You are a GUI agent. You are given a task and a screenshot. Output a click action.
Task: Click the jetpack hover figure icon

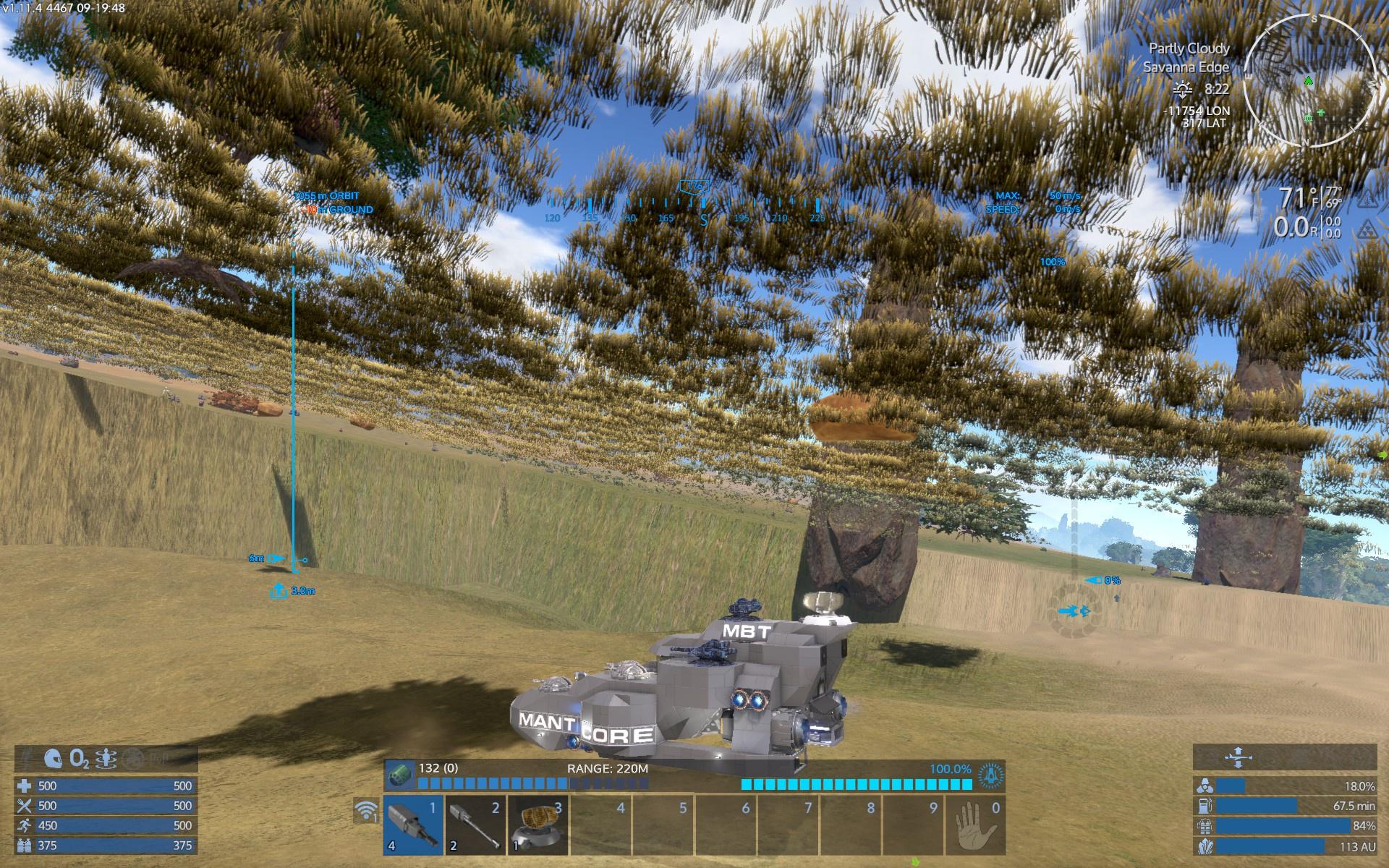108,759
